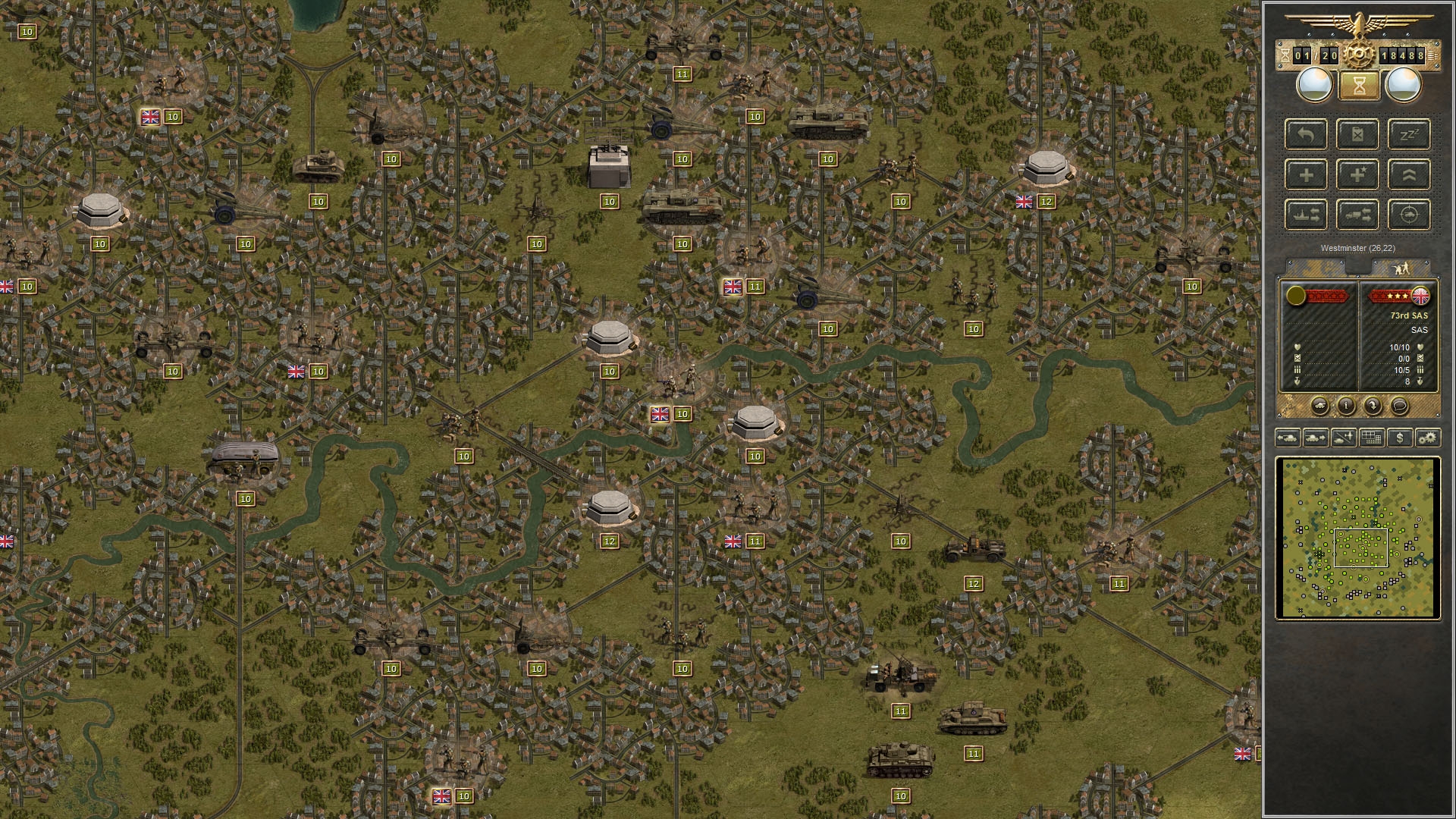Embark onto sea transport with the ship icon
The width and height of the screenshot is (1456, 819).
click(1307, 215)
